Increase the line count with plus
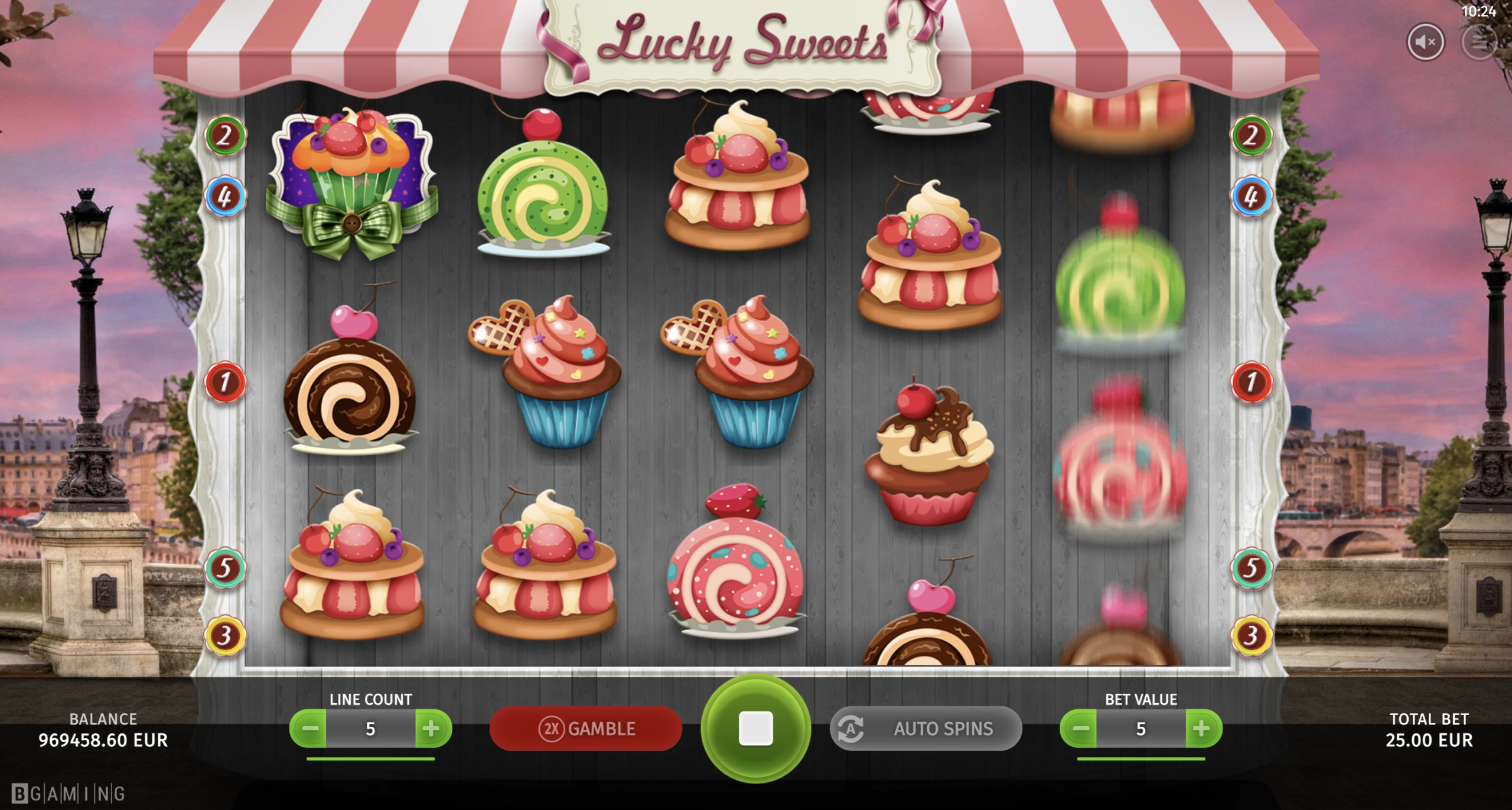Image resolution: width=1512 pixels, height=810 pixels. point(432,729)
